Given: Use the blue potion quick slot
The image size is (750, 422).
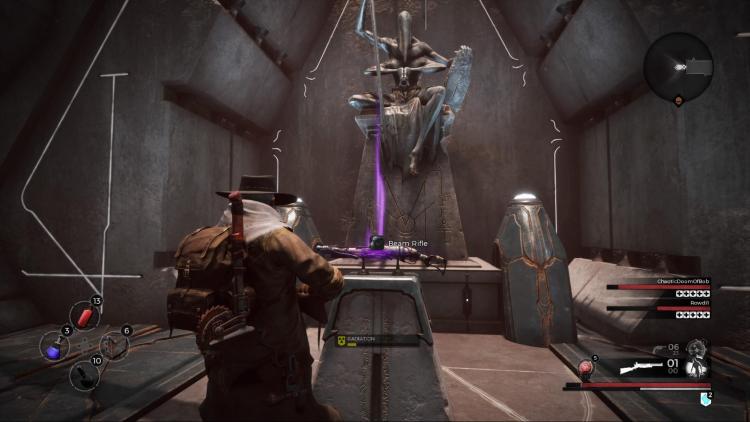Looking at the screenshot, I should pyautogui.click(x=53, y=345).
